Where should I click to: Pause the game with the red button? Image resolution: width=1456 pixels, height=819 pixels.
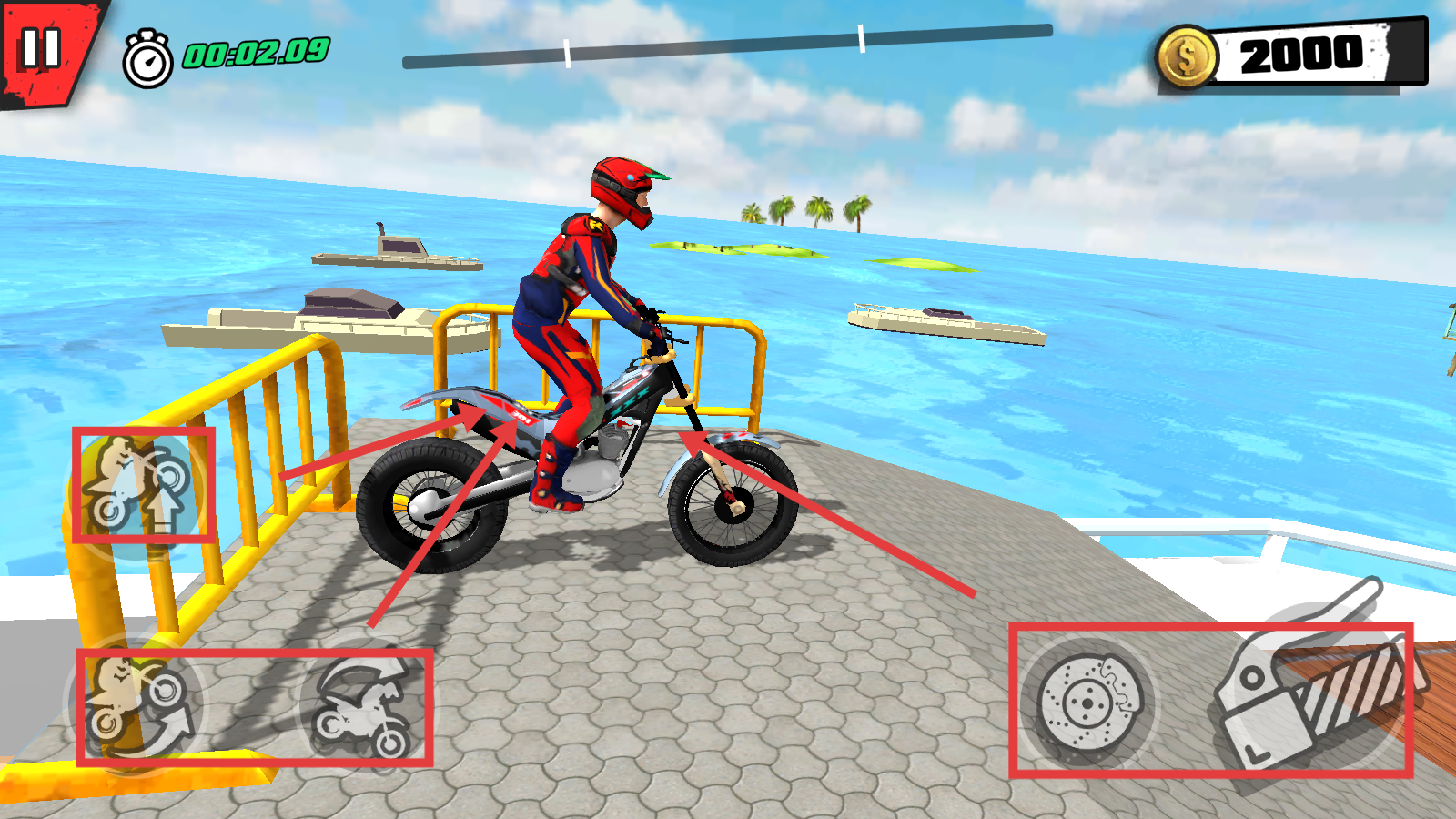pyautogui.click(x=41, y=48)
